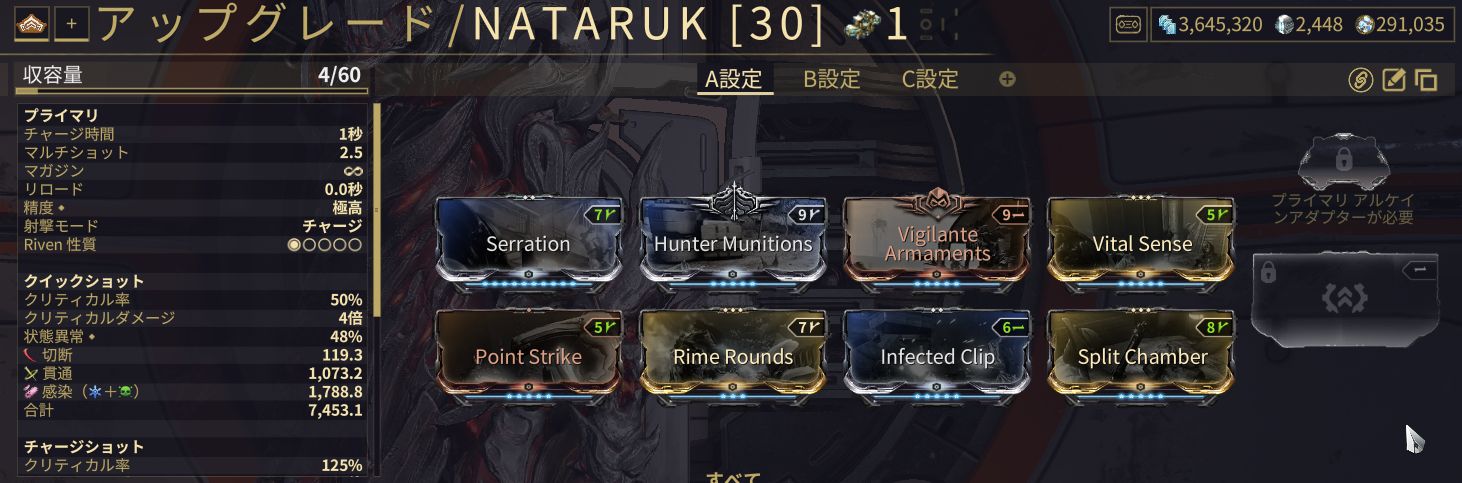This screenshot has height=483, width=1462.
Task: Select the Hunter Munitions mod card
Action: [x=732, y=243]
